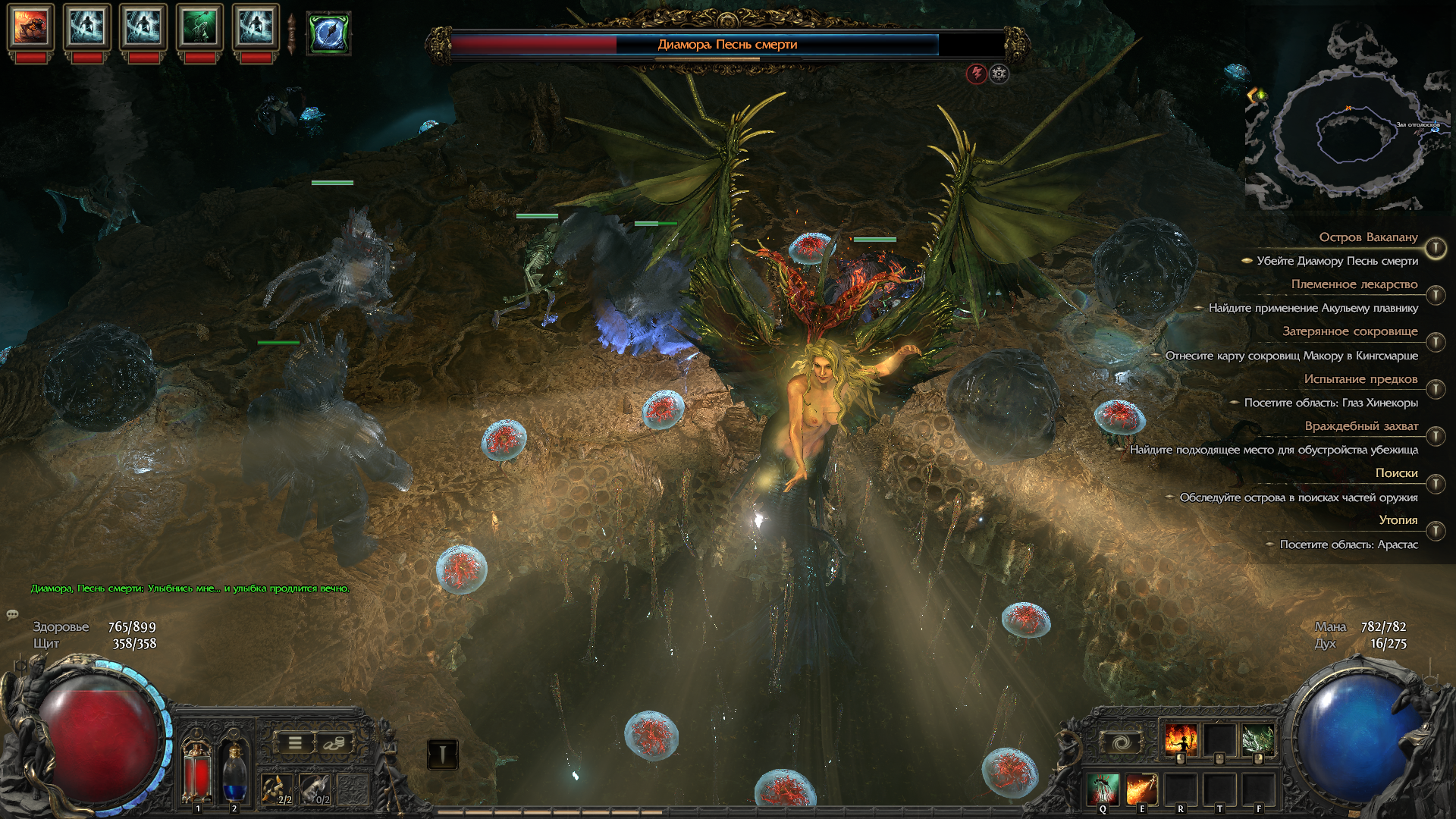Click the green-framed blue orb buff icon
Image resolution: width=1456 pixels, height=819 pixels.
click(329, 33)
